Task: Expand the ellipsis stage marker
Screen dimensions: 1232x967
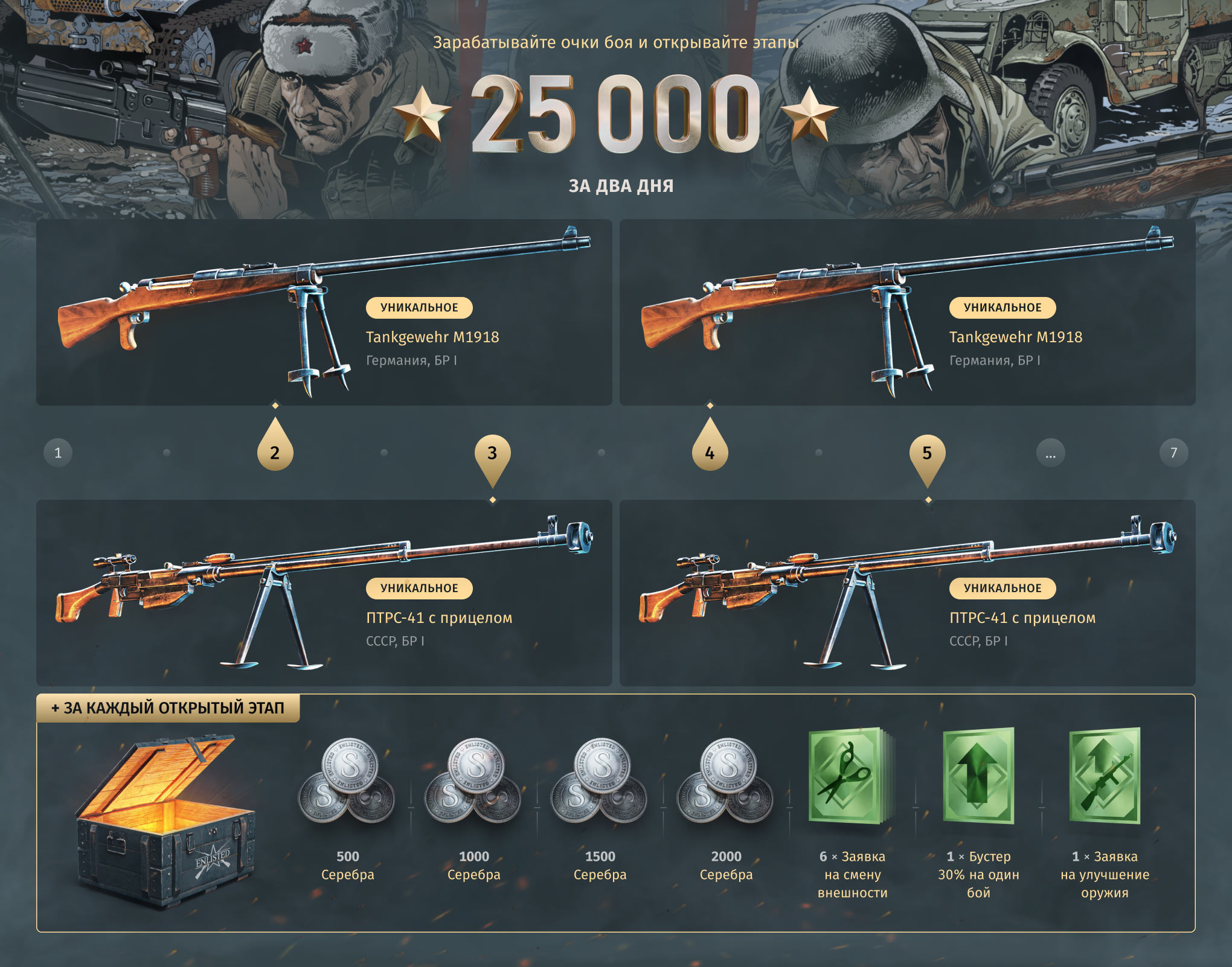Action: [1051, 453]
